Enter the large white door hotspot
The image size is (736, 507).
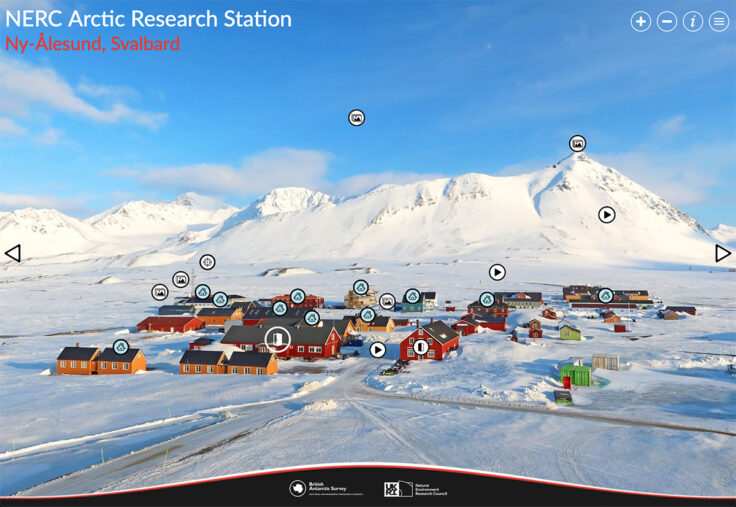277,339
